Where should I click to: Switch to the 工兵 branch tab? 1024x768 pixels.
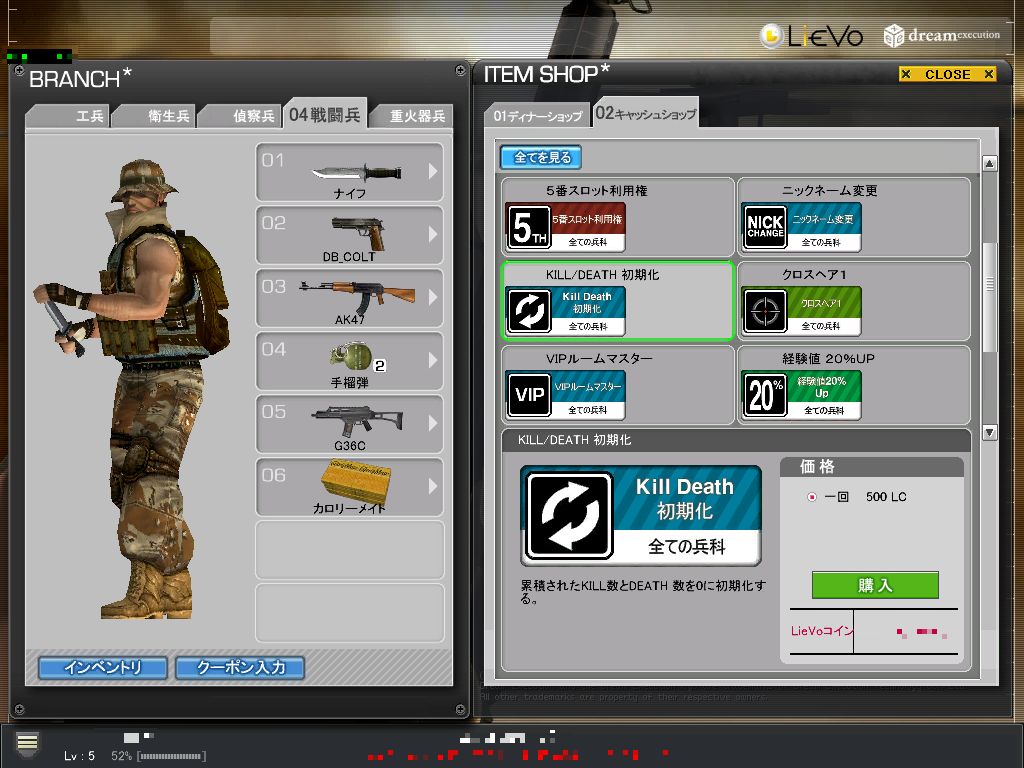coord(89,116)
